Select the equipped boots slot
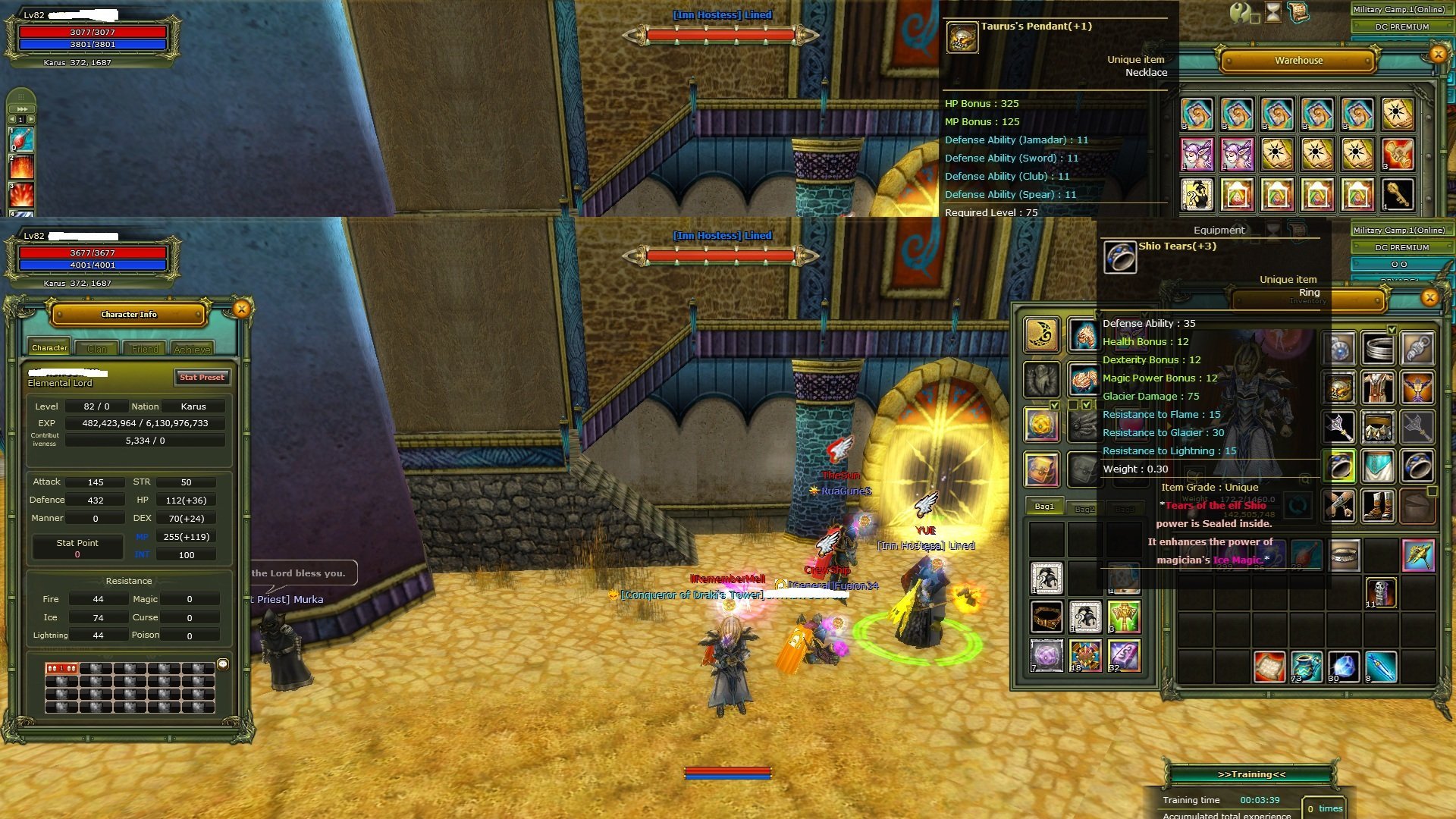This screenshot has width=1456, height=819. 1378,505
